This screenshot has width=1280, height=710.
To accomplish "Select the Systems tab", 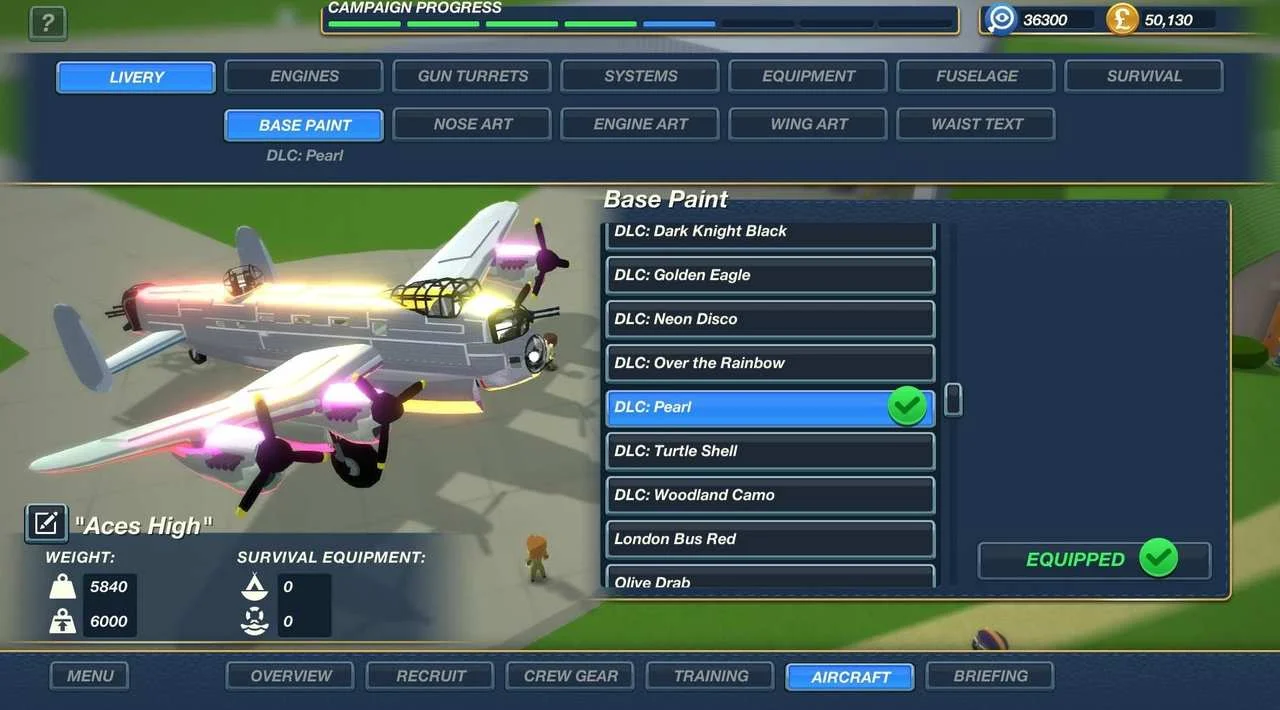I will pyautogui.click(x=640, y=76).
